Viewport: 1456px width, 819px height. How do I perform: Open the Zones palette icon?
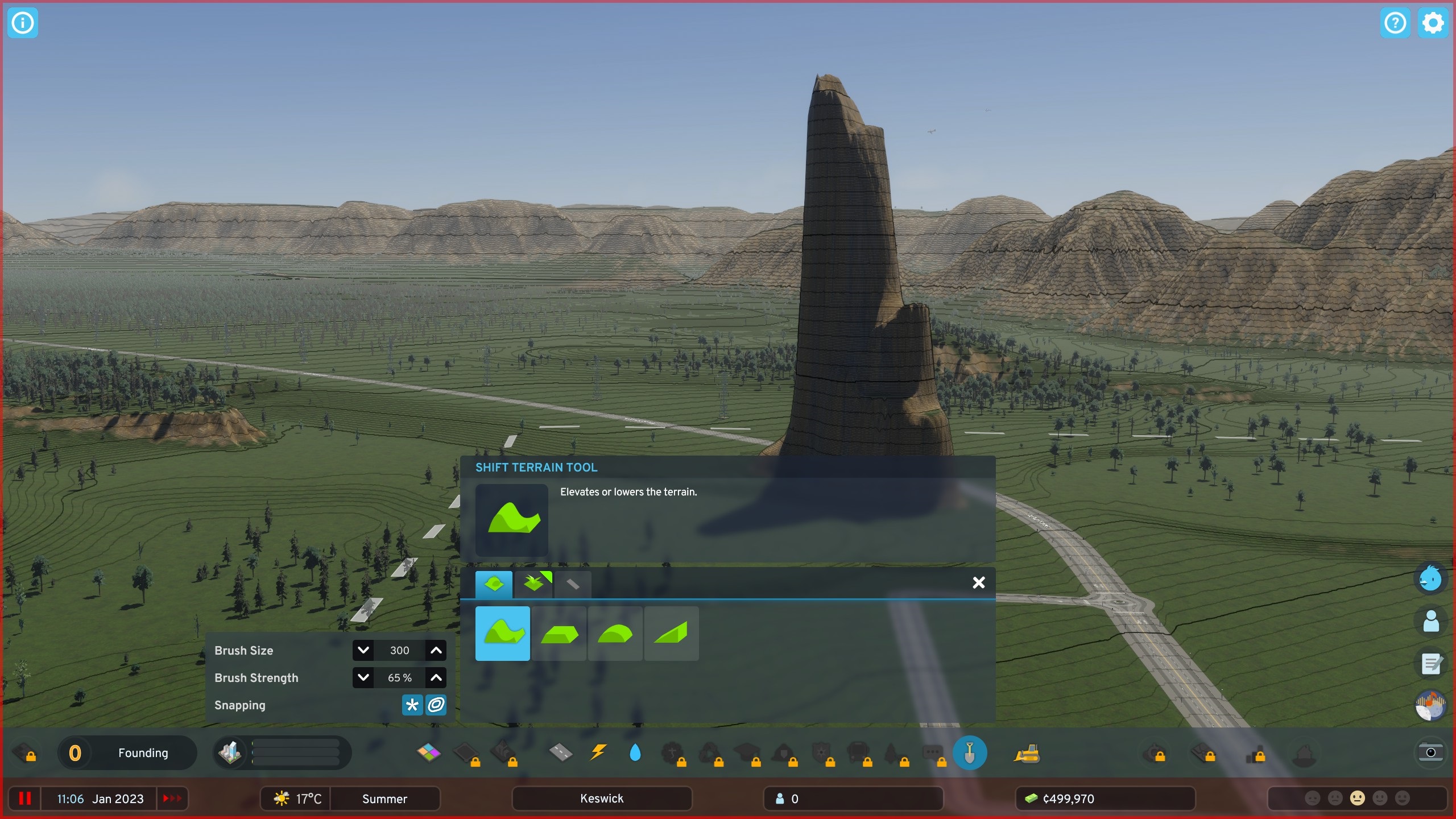pyautogui.click(x=428, y=752)
